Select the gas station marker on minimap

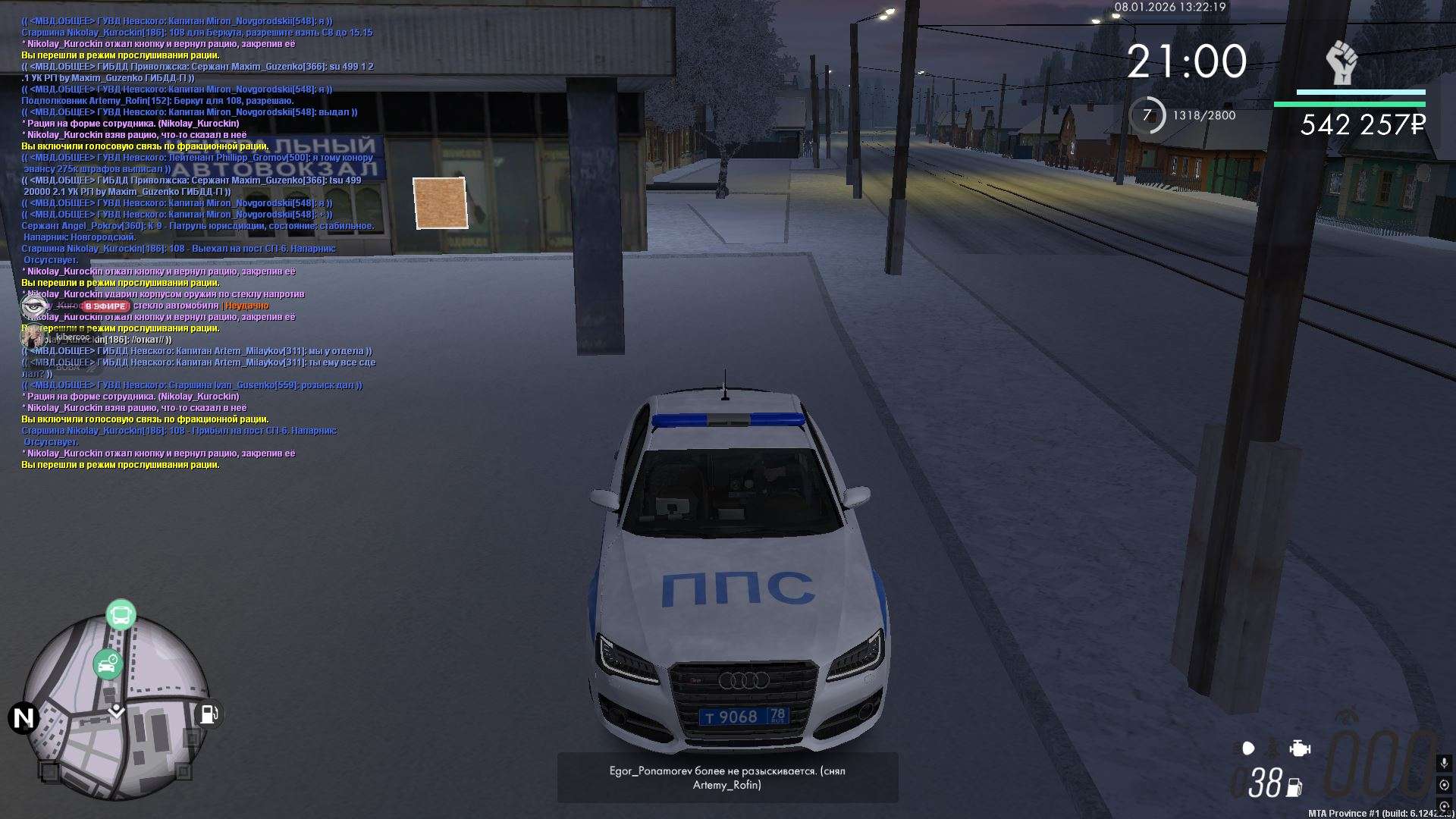(208, 714)
